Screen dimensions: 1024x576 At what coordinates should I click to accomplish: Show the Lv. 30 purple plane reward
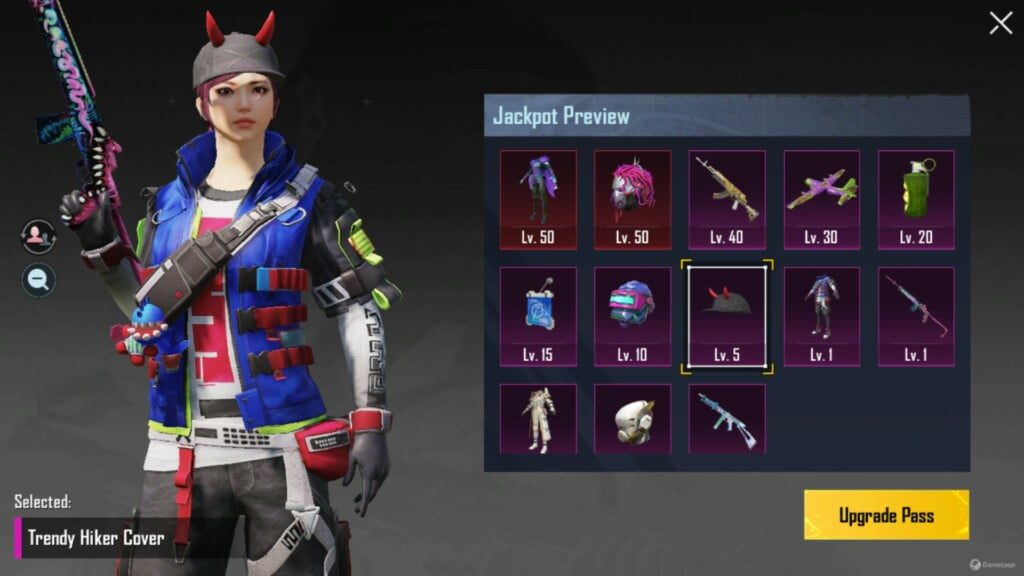tap(821, 199)
